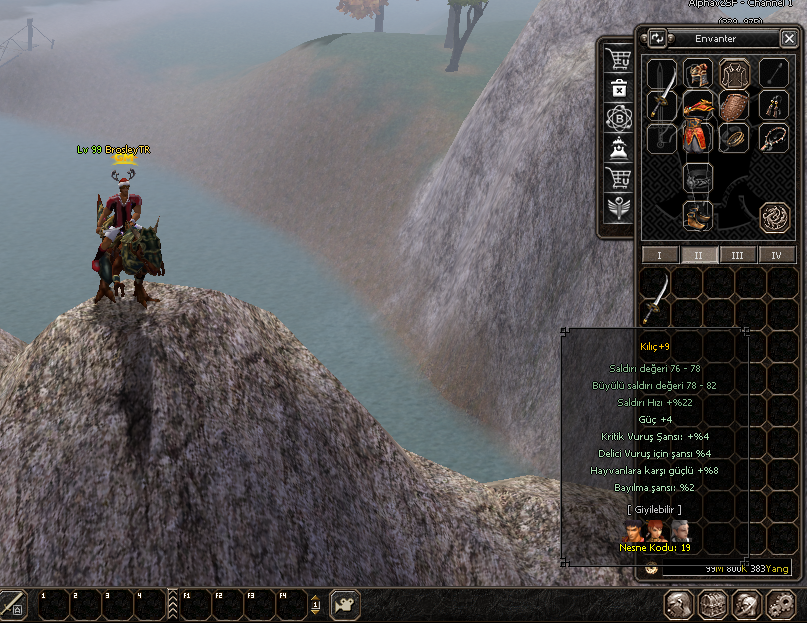Open the dragon emblem button in Envanter
This screenshot has height=623, width=807.
point(774,216)
